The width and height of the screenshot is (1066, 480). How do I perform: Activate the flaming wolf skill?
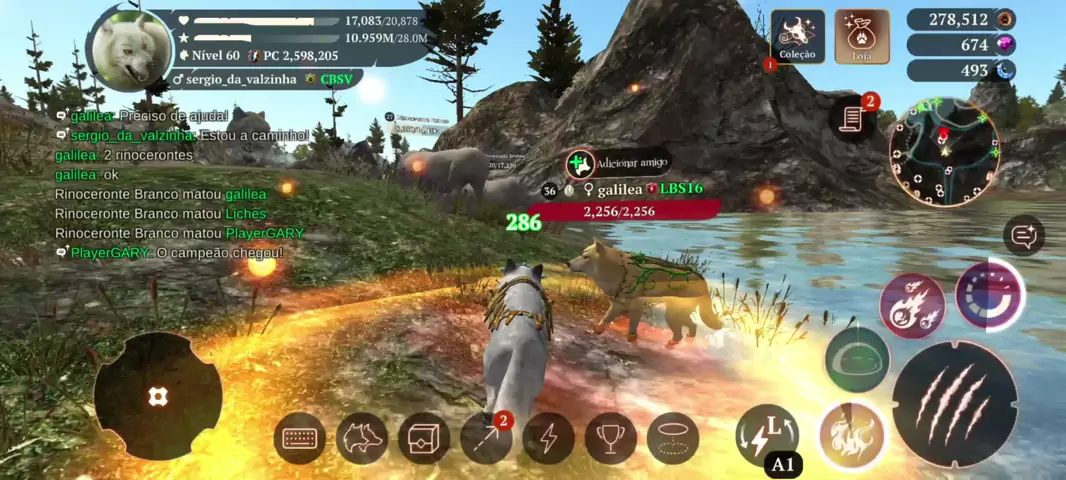pyautogui.click(x=852, y=435)
